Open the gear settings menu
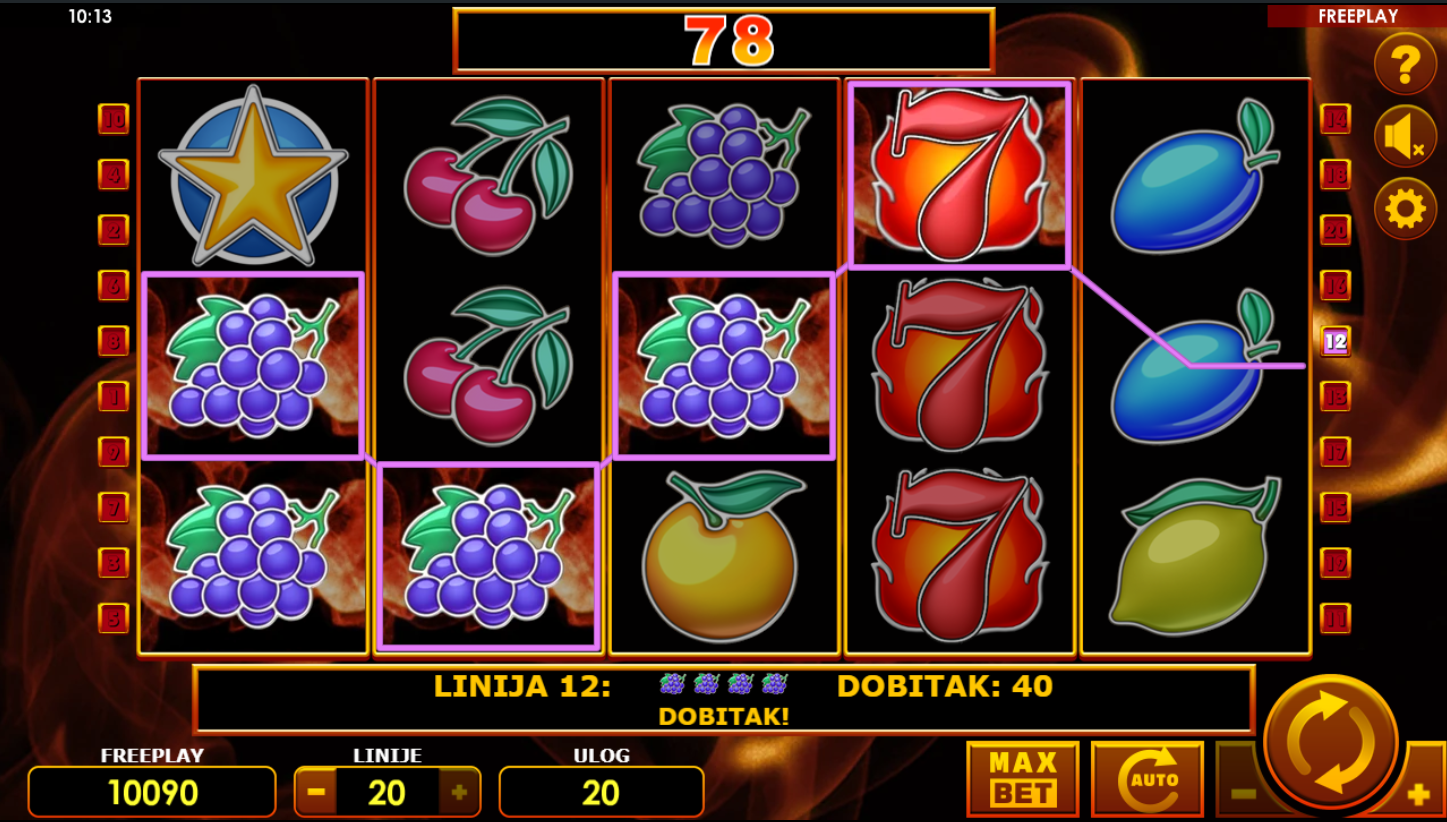Viewport: 1447px width, 822px height. pos(1404,209)
